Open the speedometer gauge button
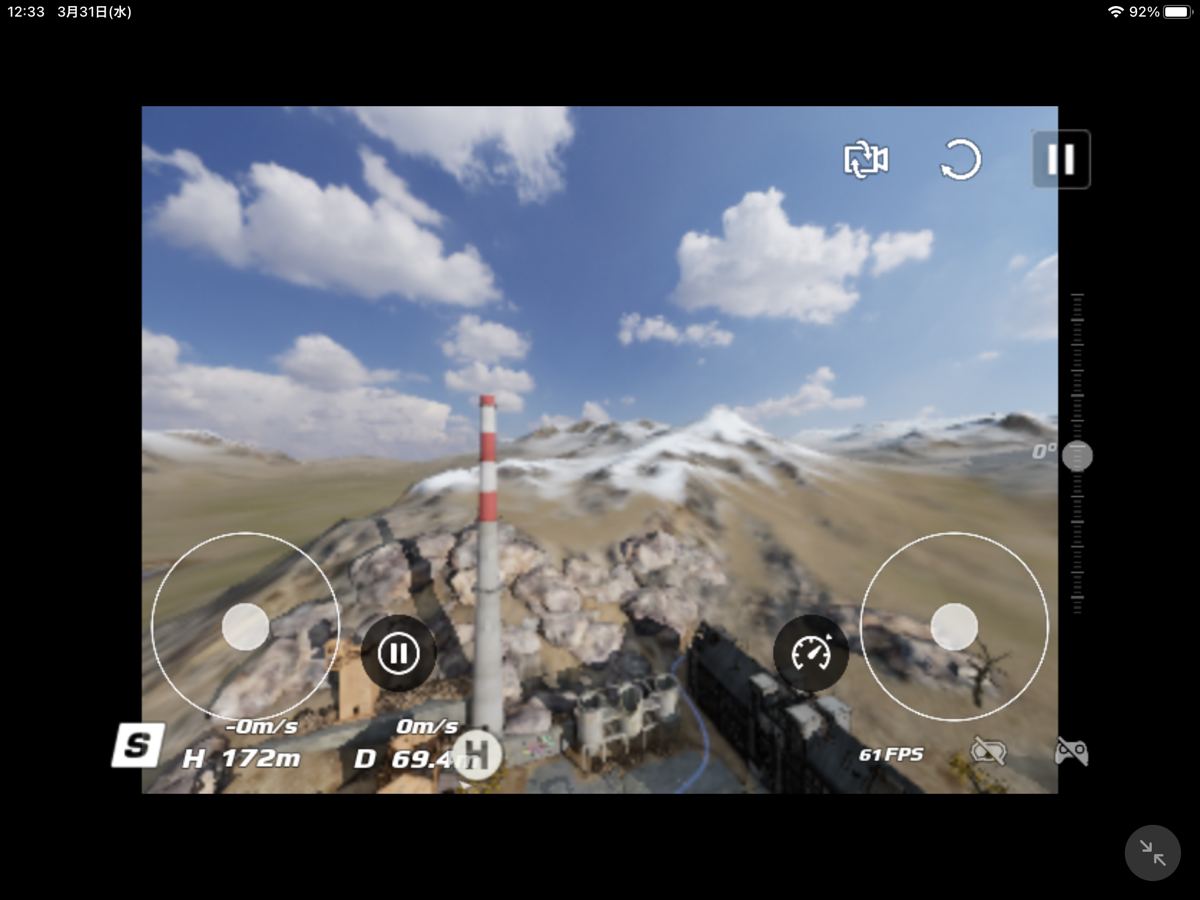 (x=810, y=654)
